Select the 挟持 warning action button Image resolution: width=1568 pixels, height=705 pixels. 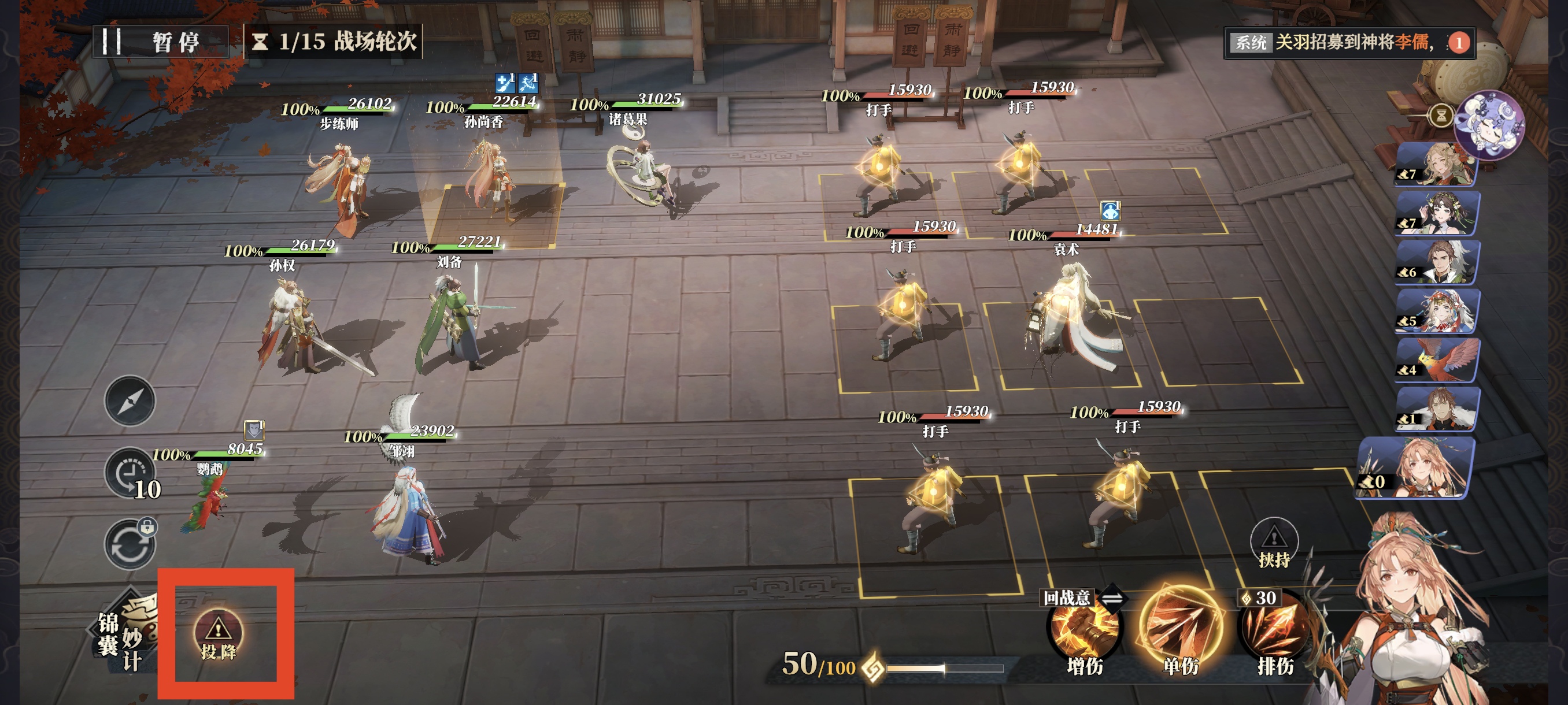tap(1273, 543)
